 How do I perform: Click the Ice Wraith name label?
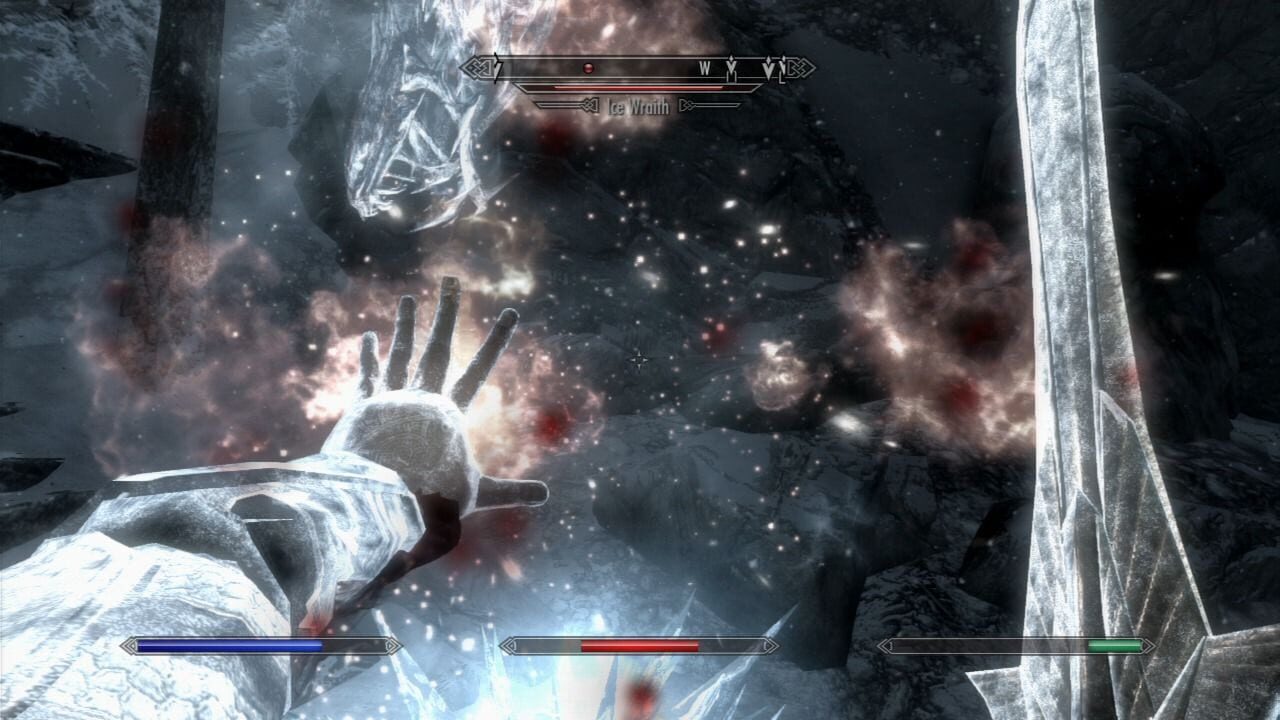click(x=638, y=105)
